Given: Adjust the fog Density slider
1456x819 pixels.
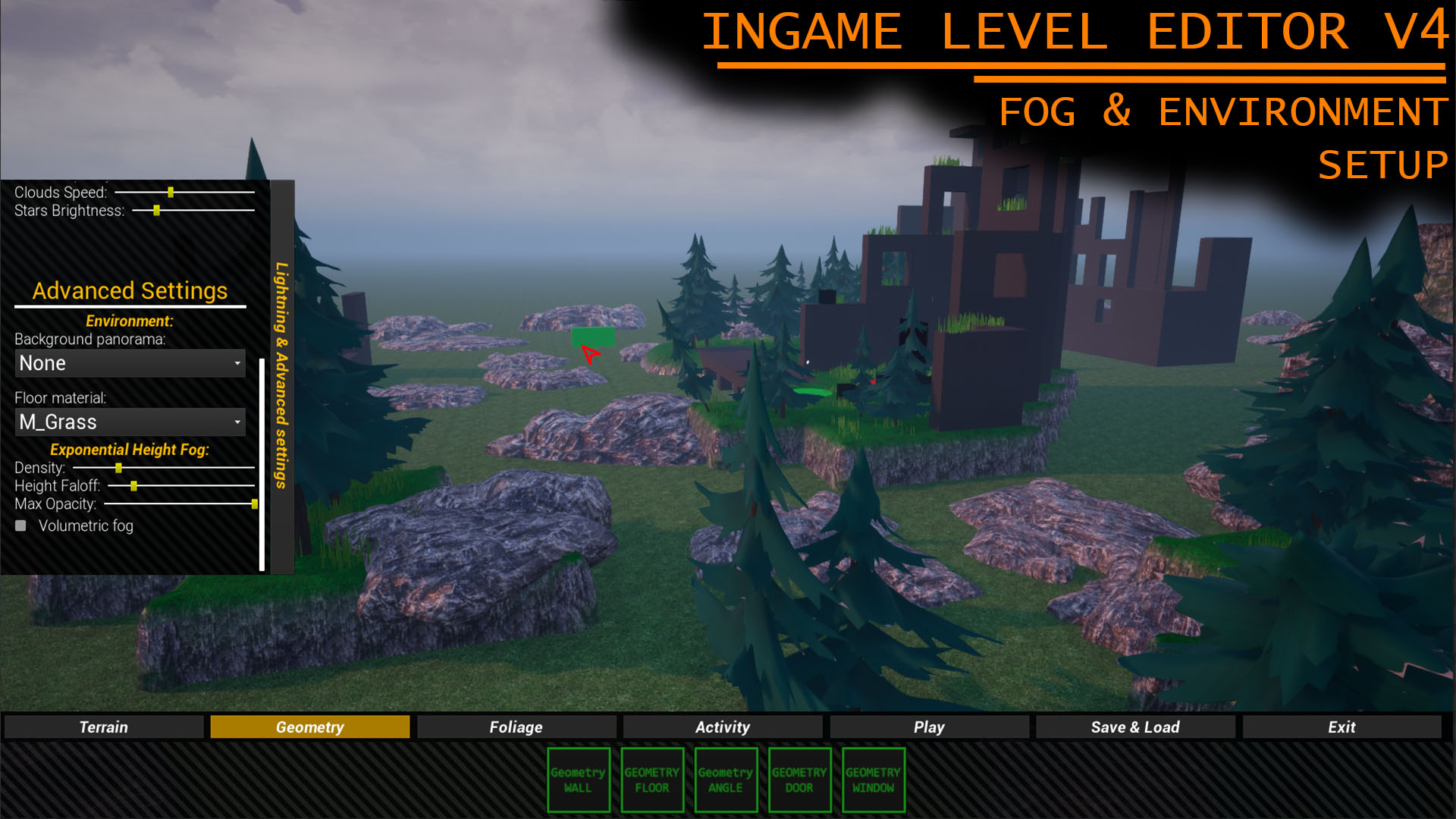Looking at the screenshot, I should click(118, 469).
